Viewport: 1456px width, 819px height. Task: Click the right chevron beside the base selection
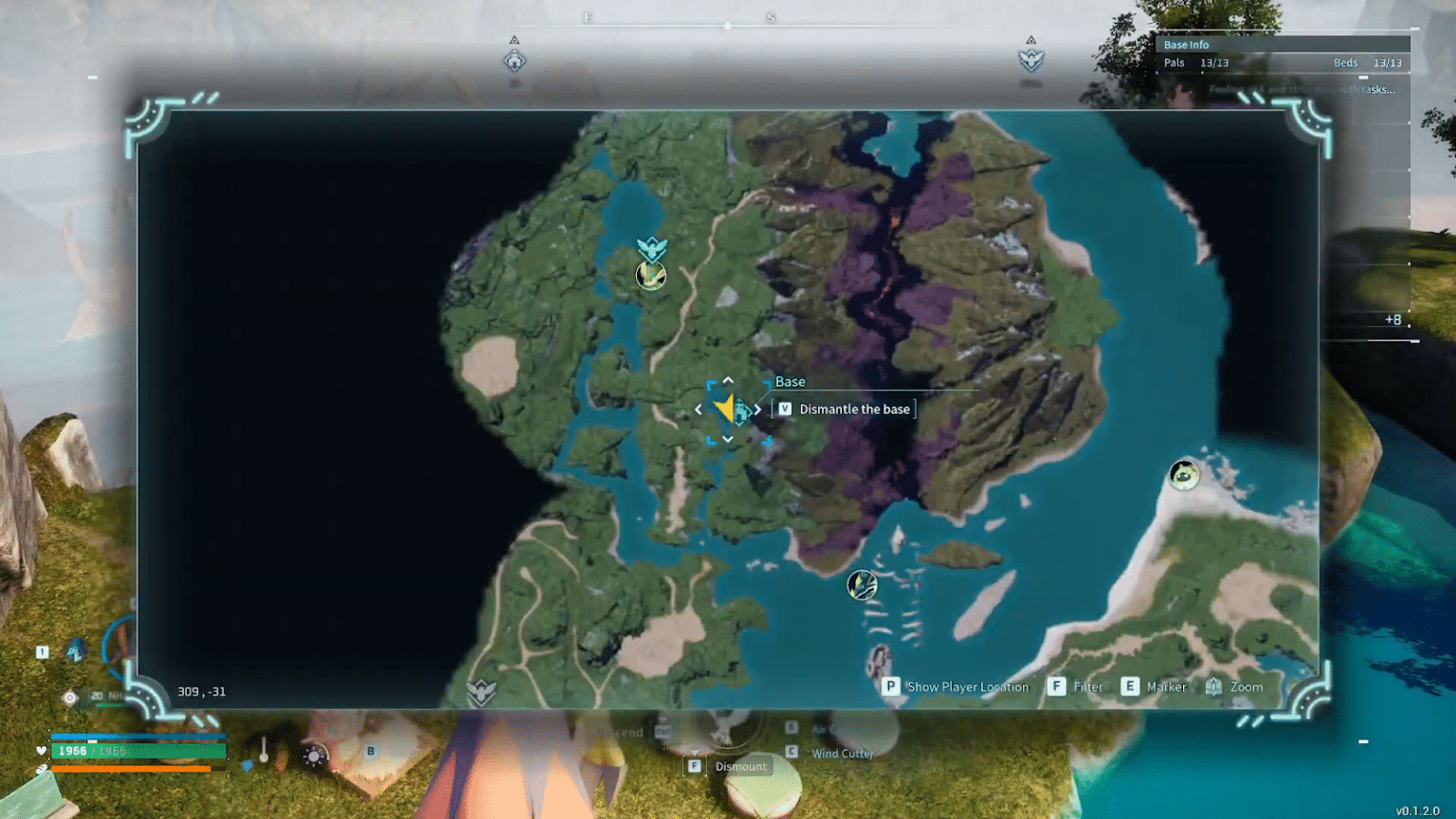point(757,409)
